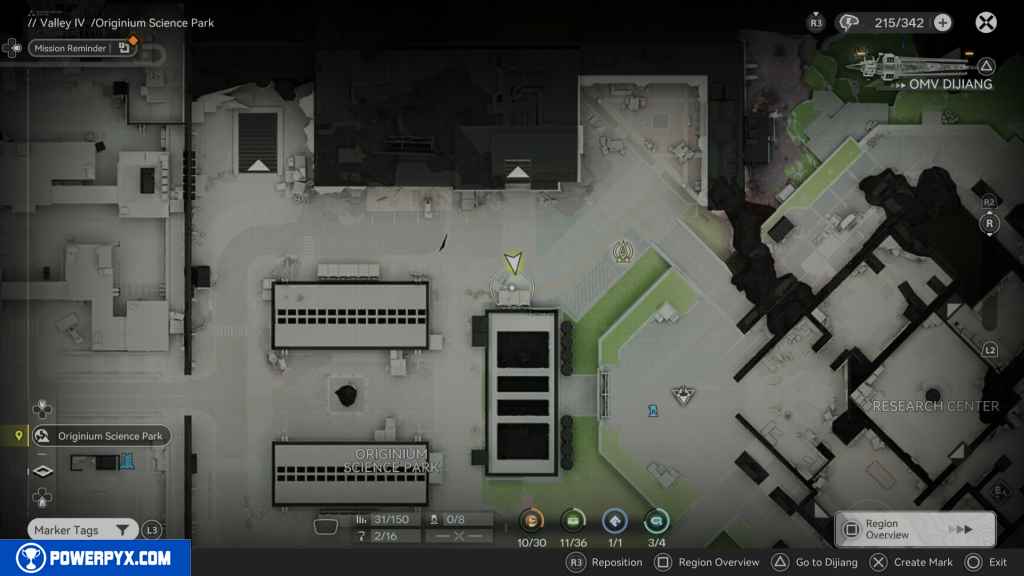Open the Region Overview panel
This screenshot has height=576, width=1024.
914,529
